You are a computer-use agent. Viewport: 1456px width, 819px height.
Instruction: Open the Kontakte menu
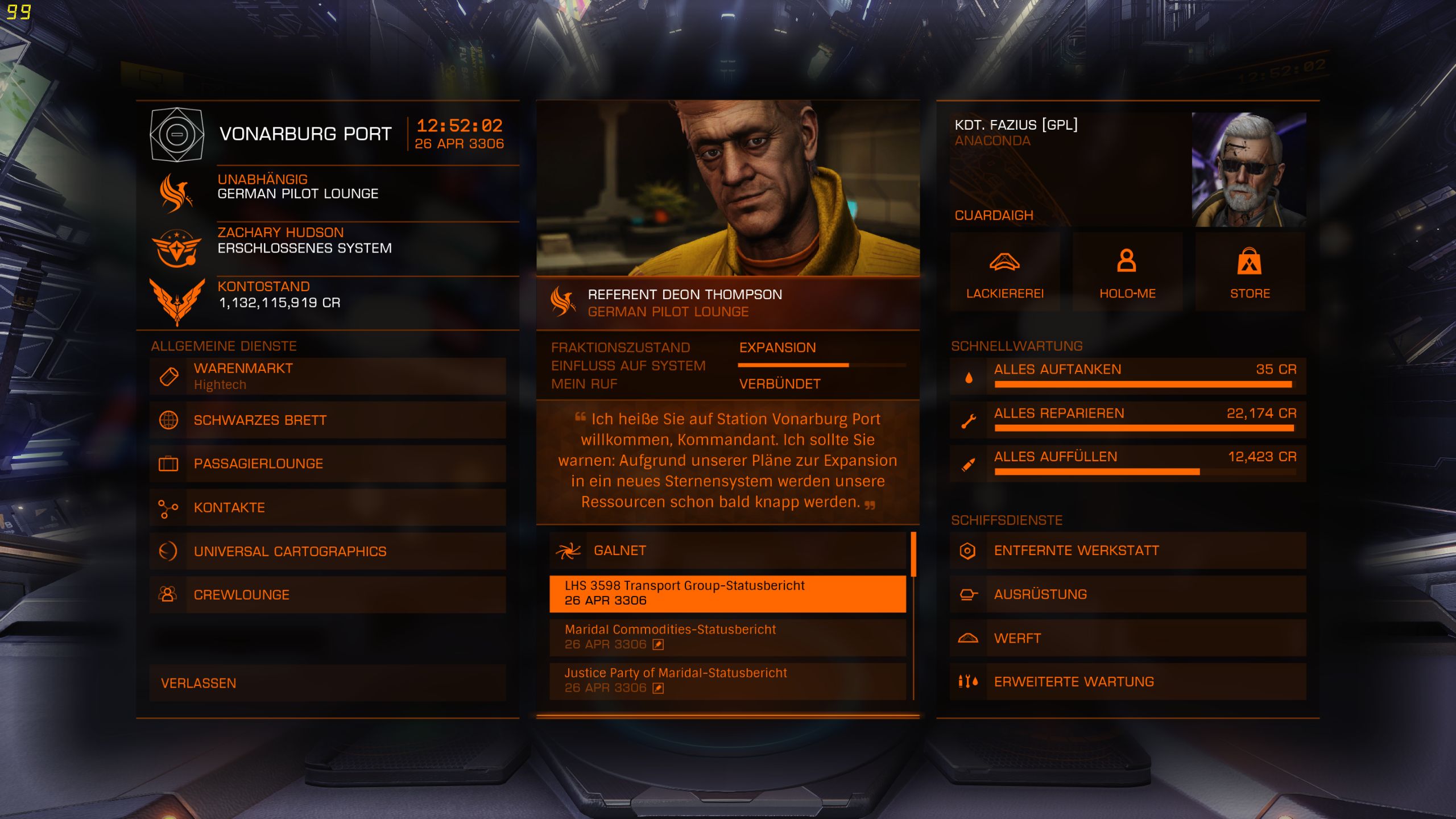[x=328, y=507]
